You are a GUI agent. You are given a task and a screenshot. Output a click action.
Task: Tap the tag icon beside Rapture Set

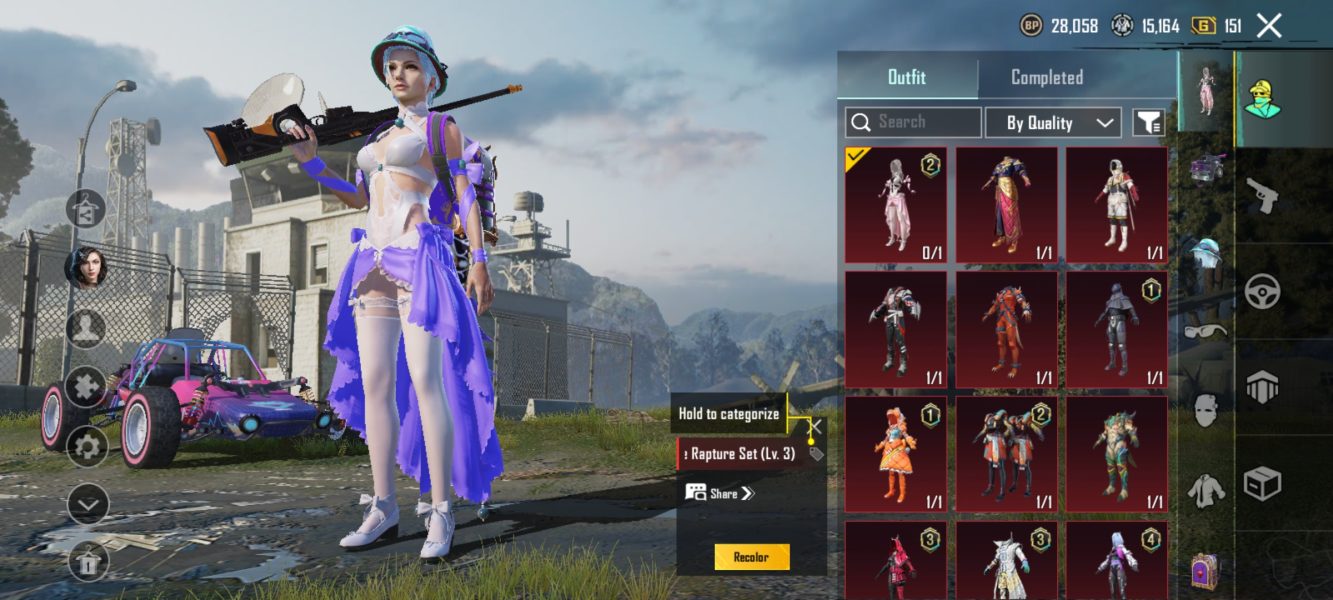[816, 454]
